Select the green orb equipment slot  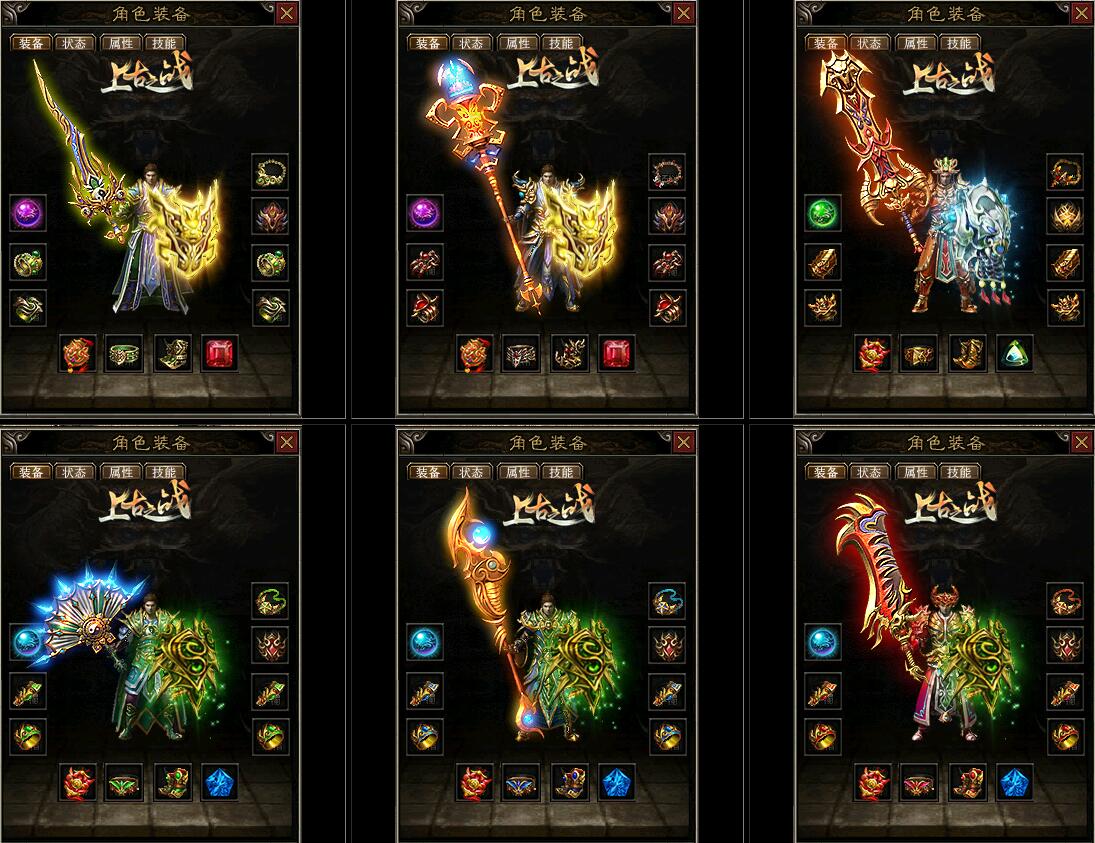tap(823, 214)
